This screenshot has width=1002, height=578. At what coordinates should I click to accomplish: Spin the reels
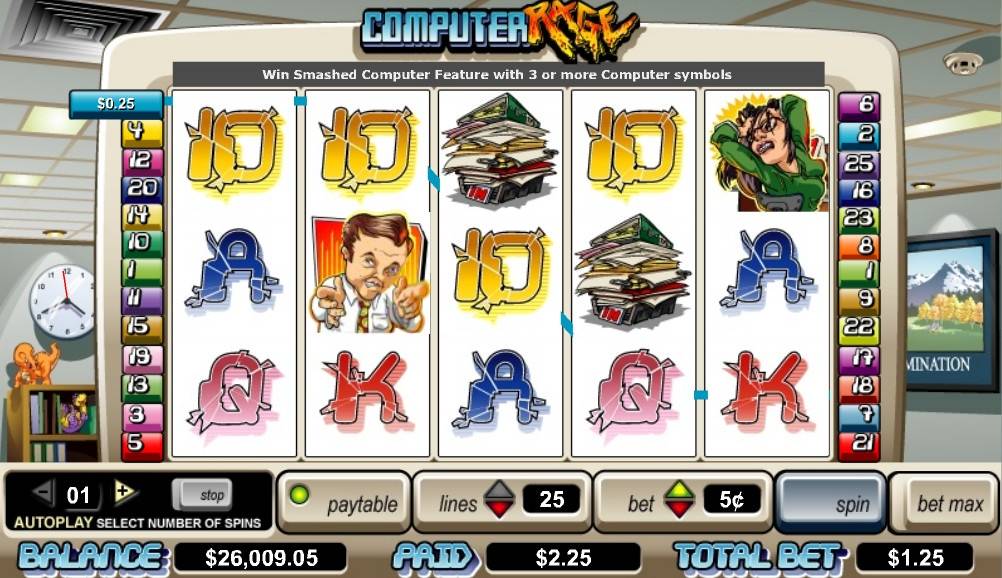(830, 503)
